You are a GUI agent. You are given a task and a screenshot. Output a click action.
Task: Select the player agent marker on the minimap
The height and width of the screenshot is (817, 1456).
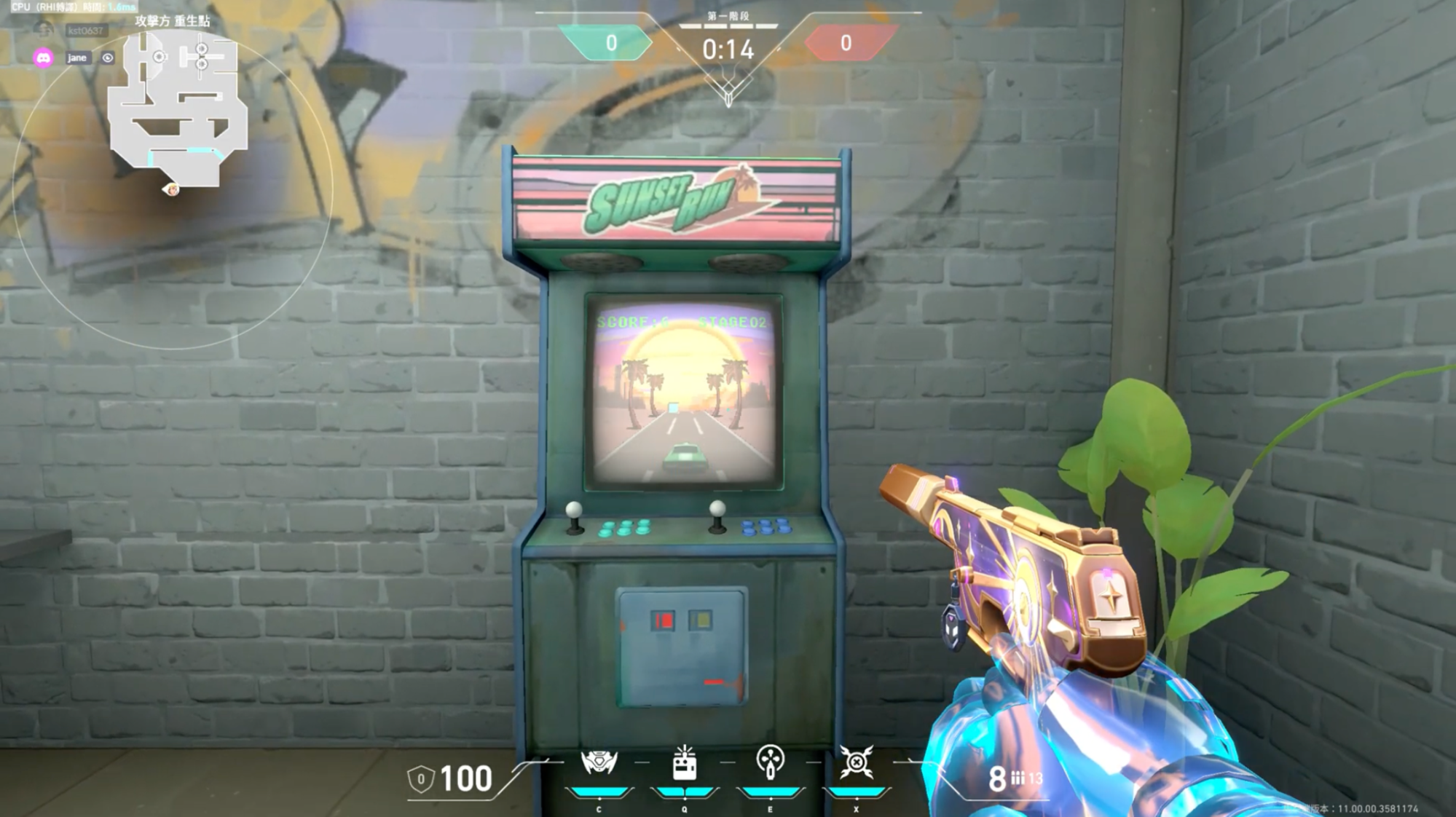coord(172,190)
